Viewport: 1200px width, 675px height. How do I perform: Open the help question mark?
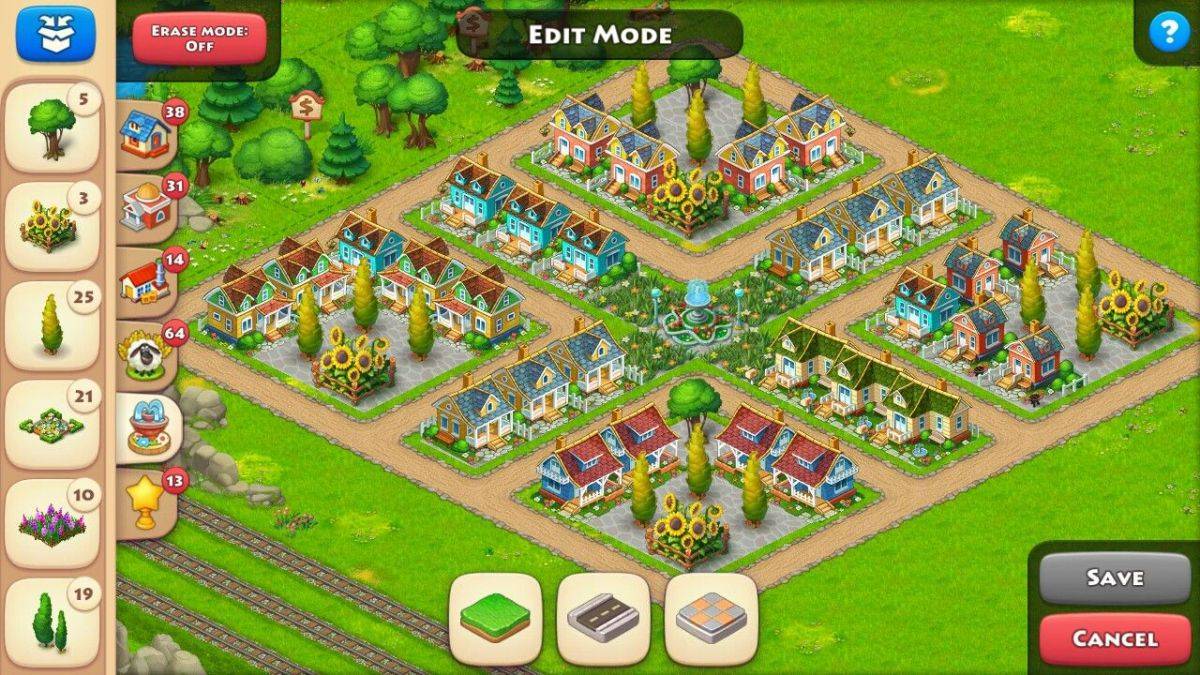tap(1165, 34)
